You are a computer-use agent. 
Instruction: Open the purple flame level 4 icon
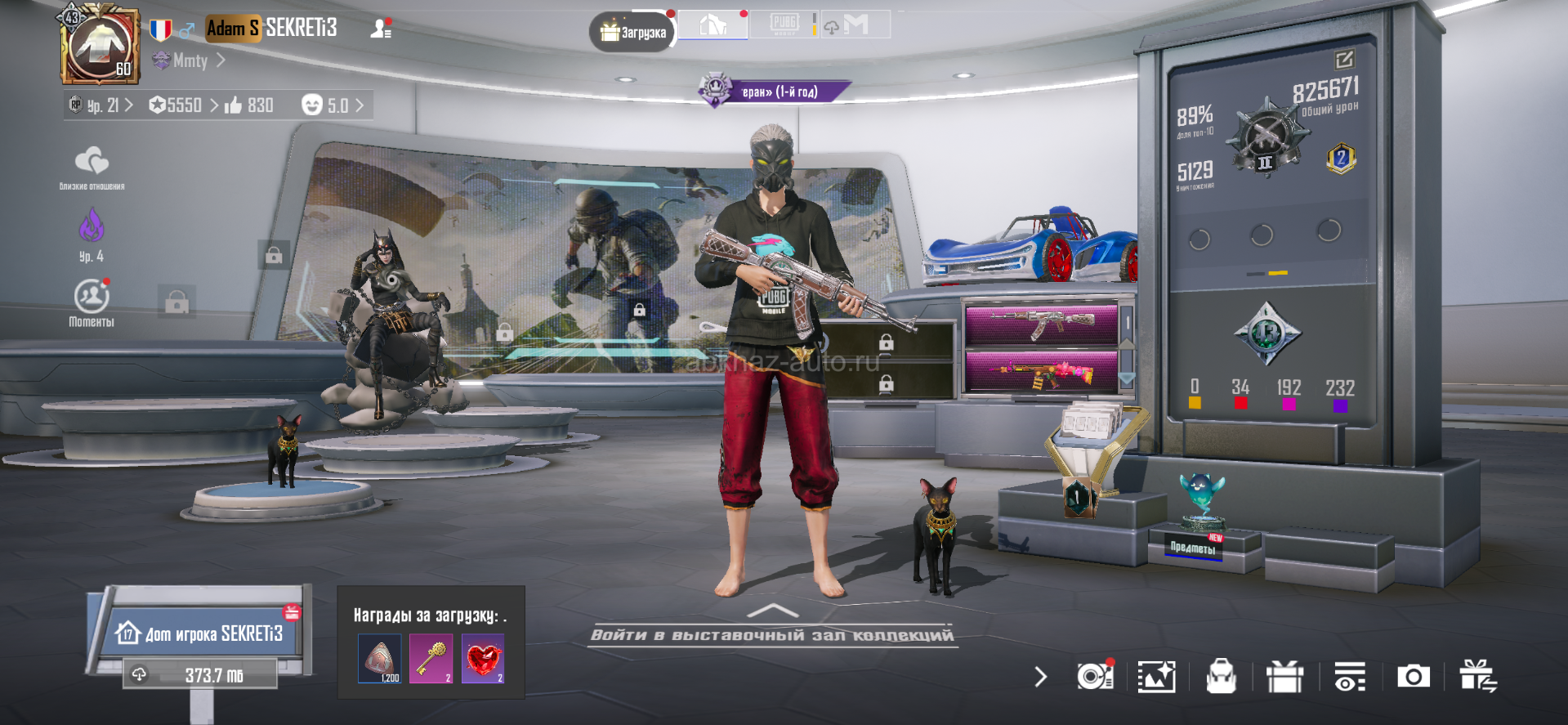pyautogui.click(x=92, y=231)
